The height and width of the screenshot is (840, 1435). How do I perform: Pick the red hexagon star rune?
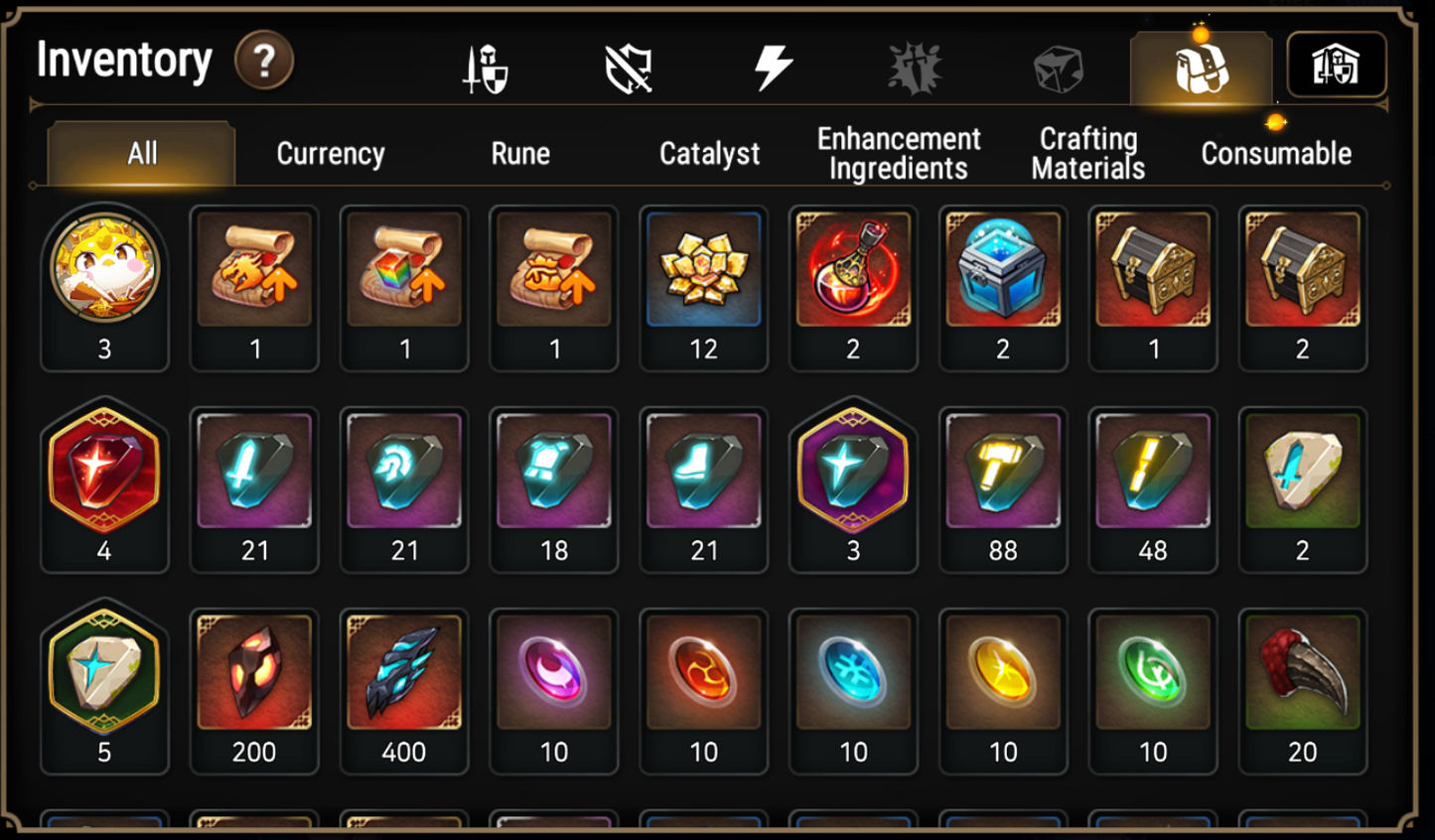click(x=104, y=472)
